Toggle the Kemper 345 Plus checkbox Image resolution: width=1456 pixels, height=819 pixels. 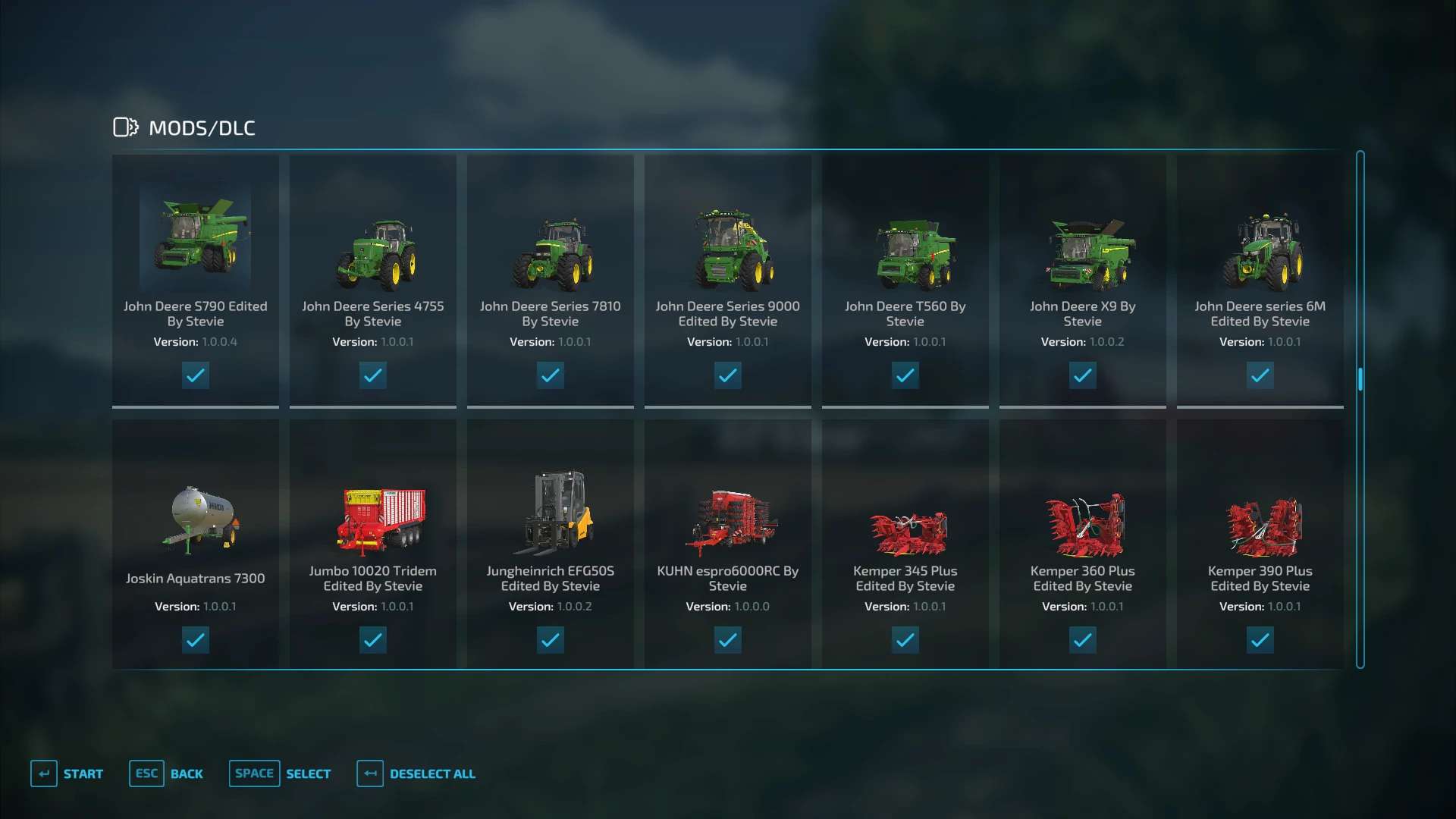[x=905, y=640]
